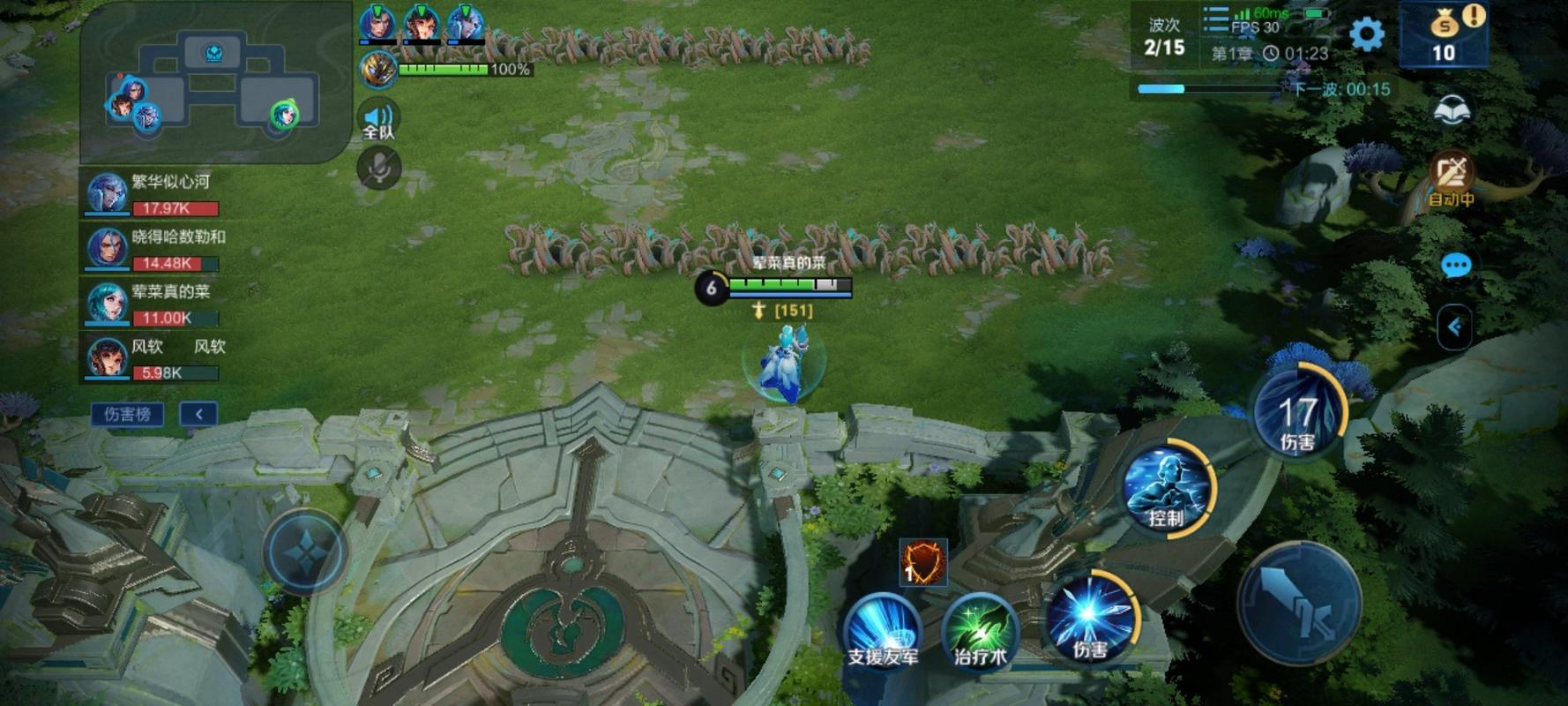
Task: Open the gold coin shop showing 10
Action: pos(1444,35)
